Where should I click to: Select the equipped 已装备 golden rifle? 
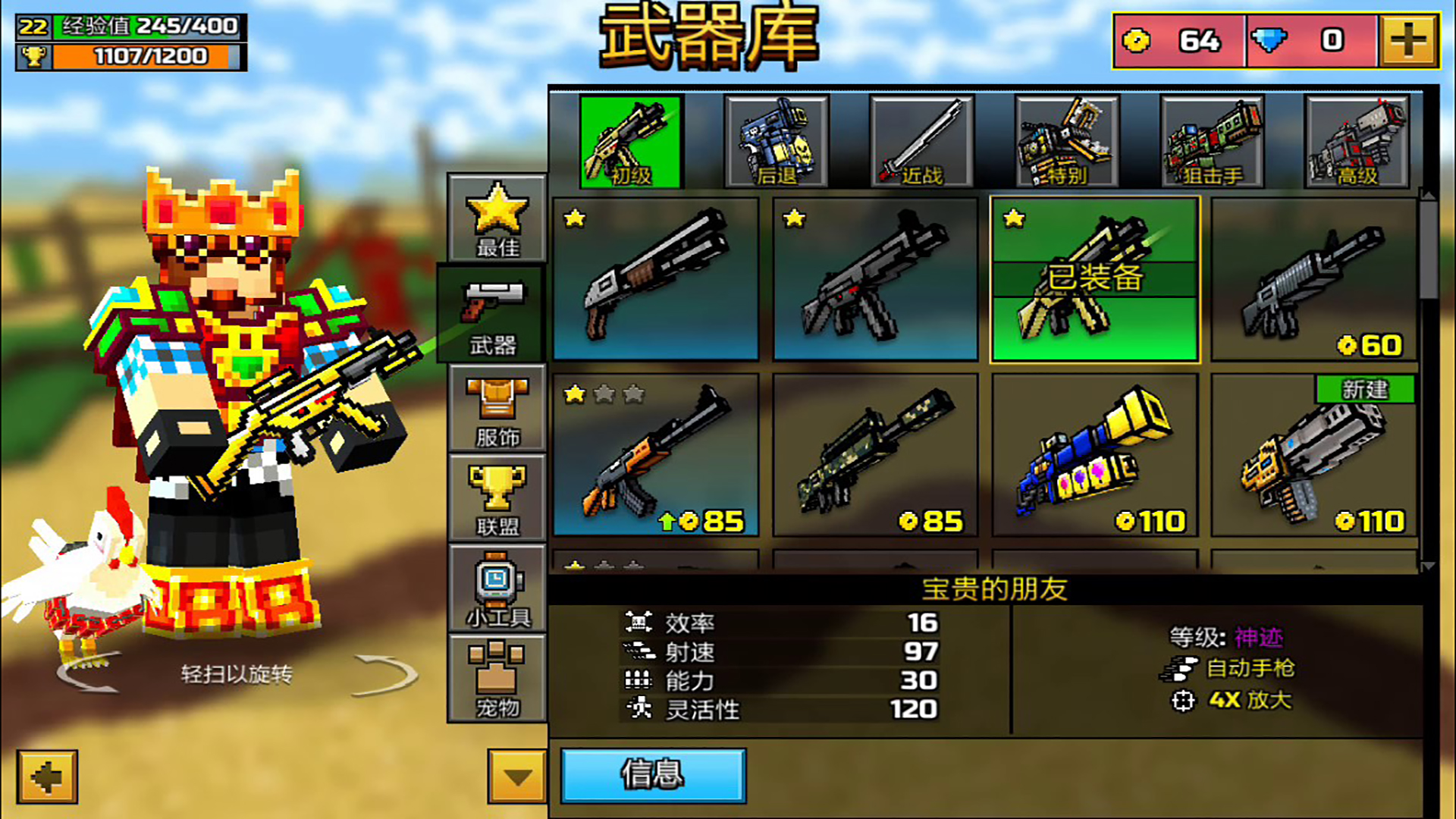pos(1094,279)
